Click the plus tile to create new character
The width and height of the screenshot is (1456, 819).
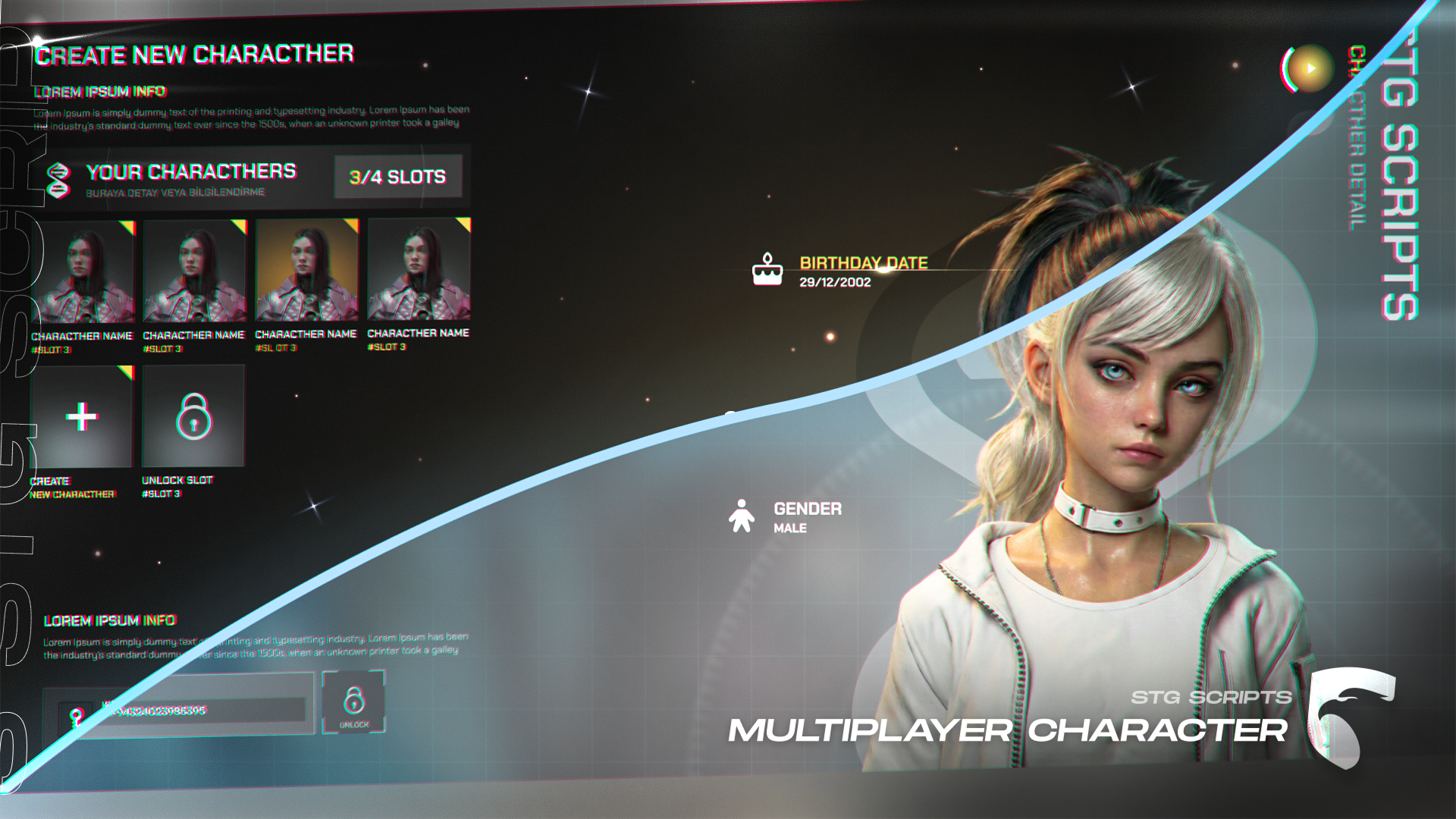click(x=82, y=416)
